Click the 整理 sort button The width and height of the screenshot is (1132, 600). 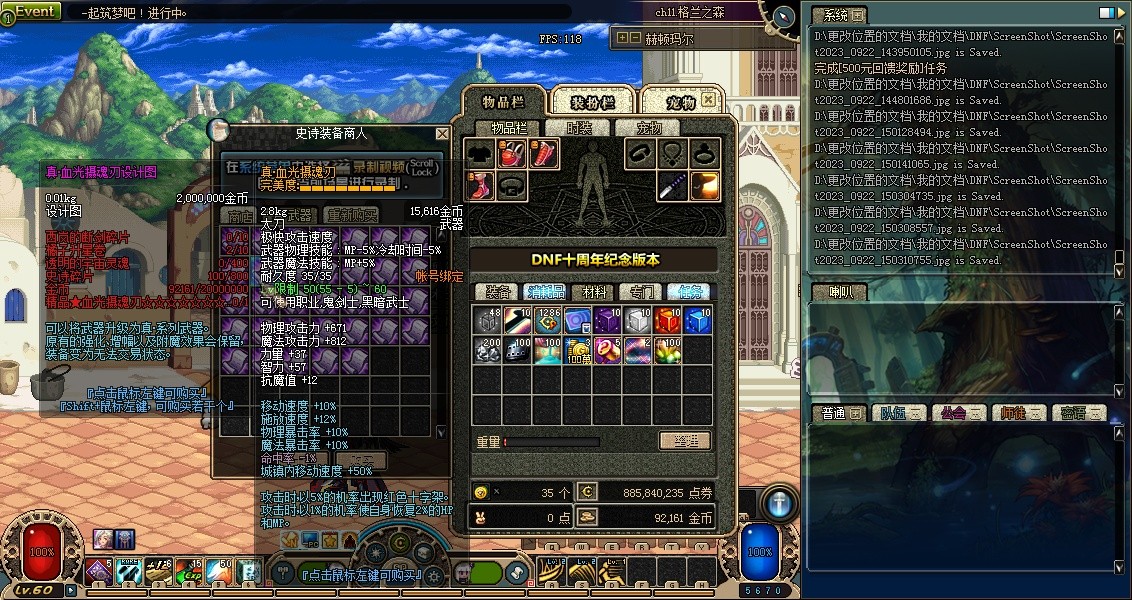684,441
